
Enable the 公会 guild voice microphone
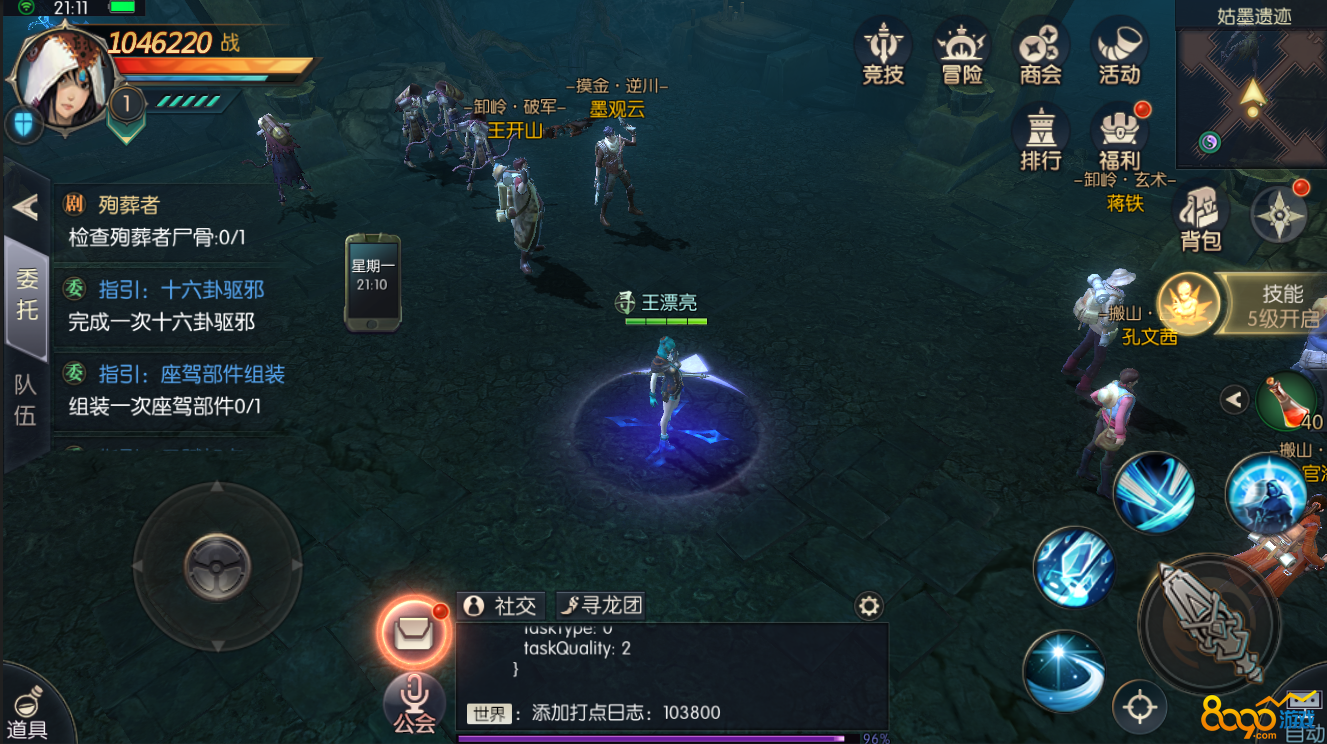[x=414, y=703]
